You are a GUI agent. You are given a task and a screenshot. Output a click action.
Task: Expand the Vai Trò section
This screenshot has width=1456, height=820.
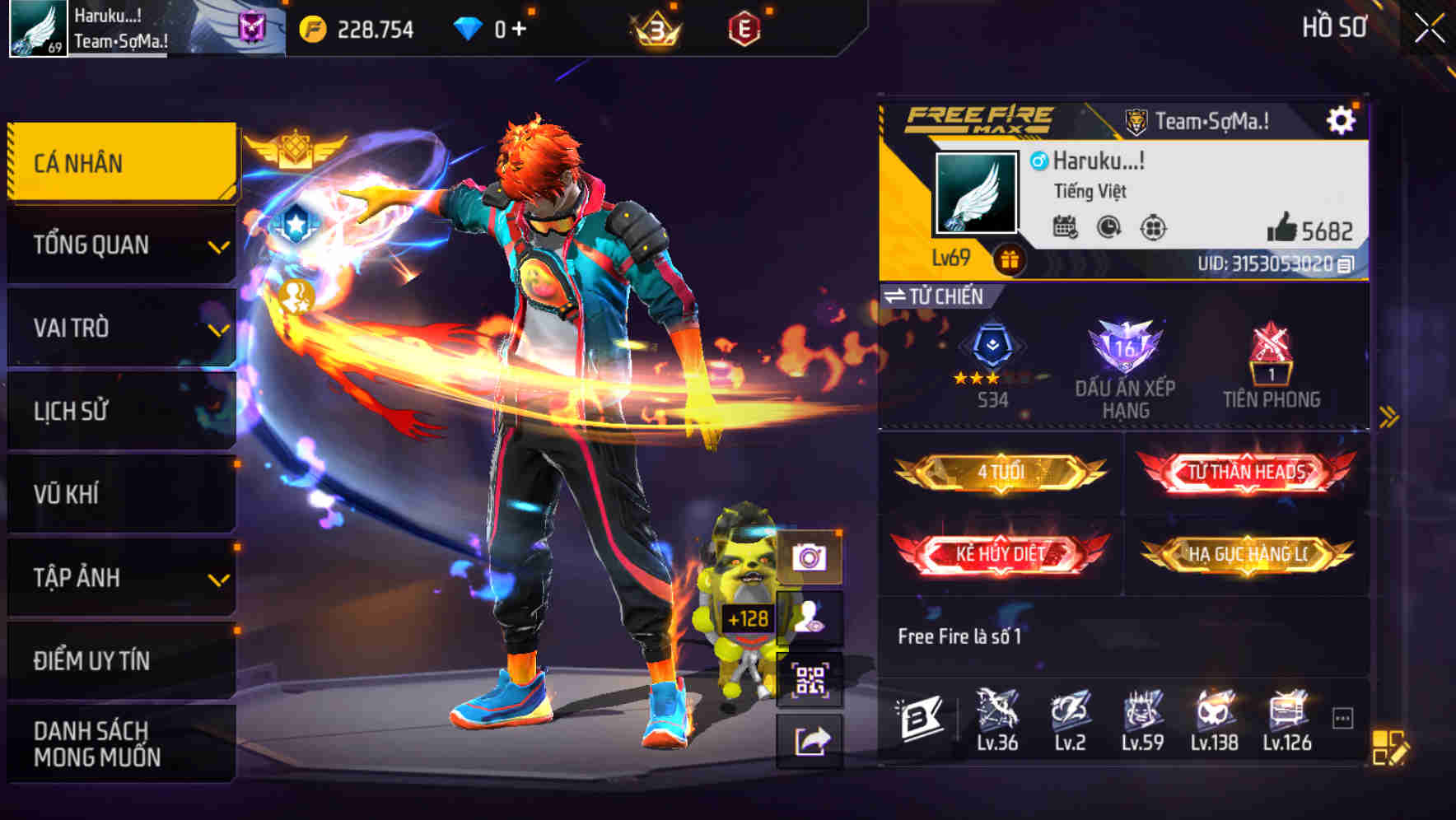coord(120,328)
